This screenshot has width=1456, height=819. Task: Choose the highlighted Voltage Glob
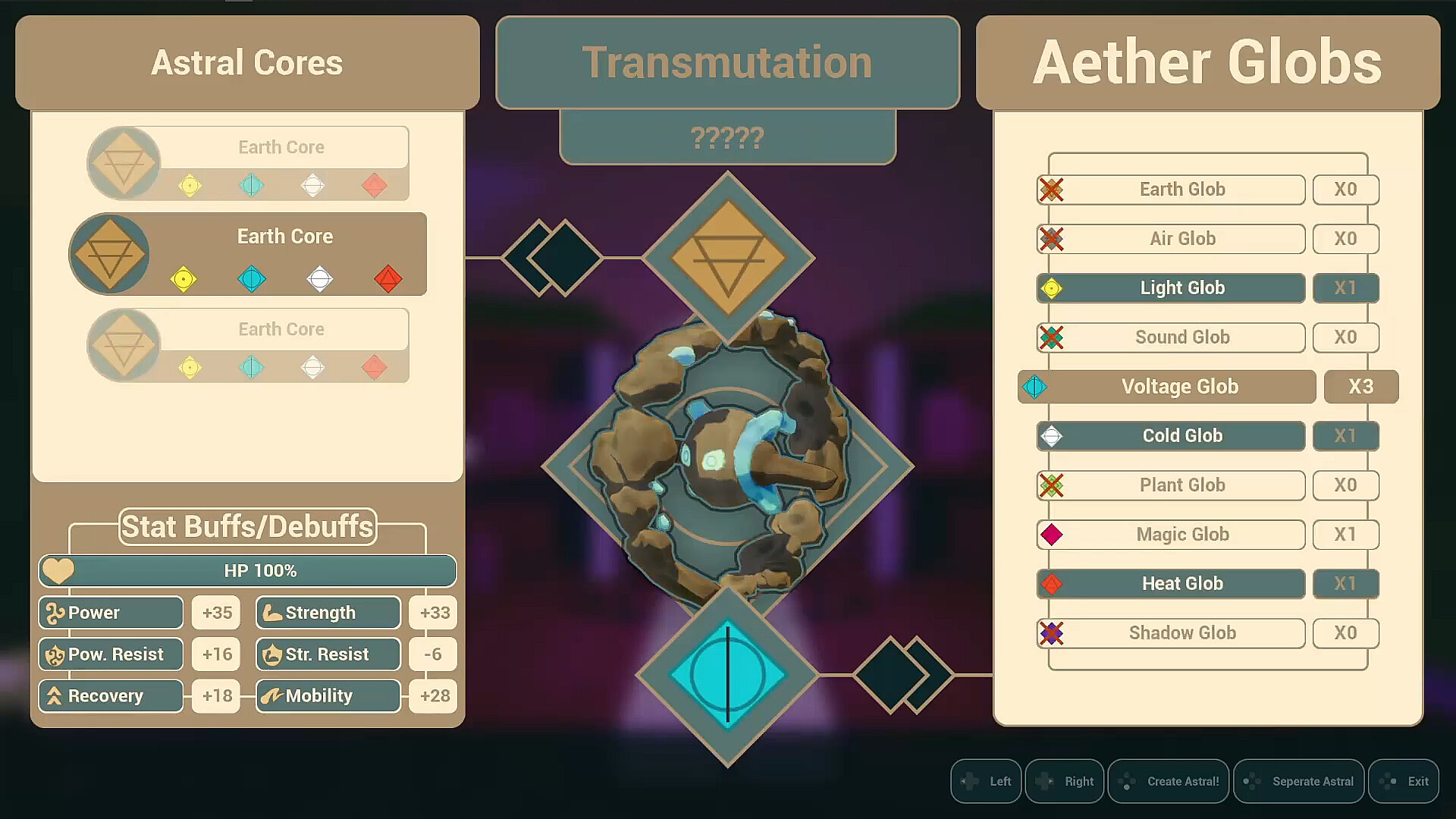pos(1179,387)
